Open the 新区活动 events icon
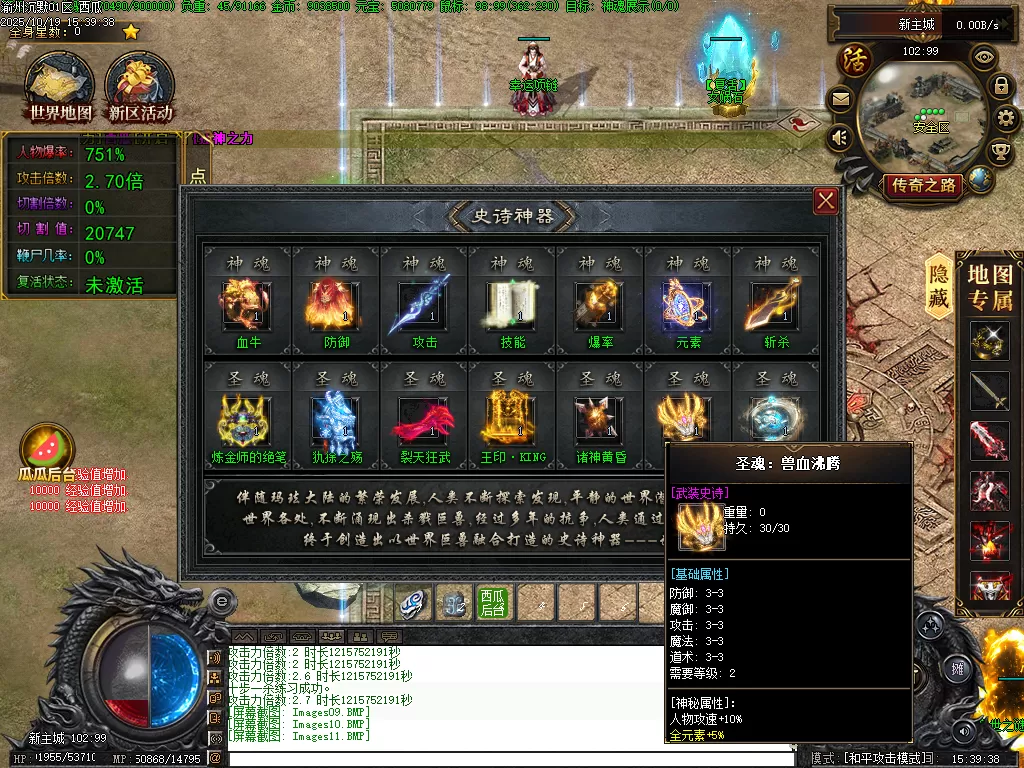The image size is (1024, 768). [140, 87]
